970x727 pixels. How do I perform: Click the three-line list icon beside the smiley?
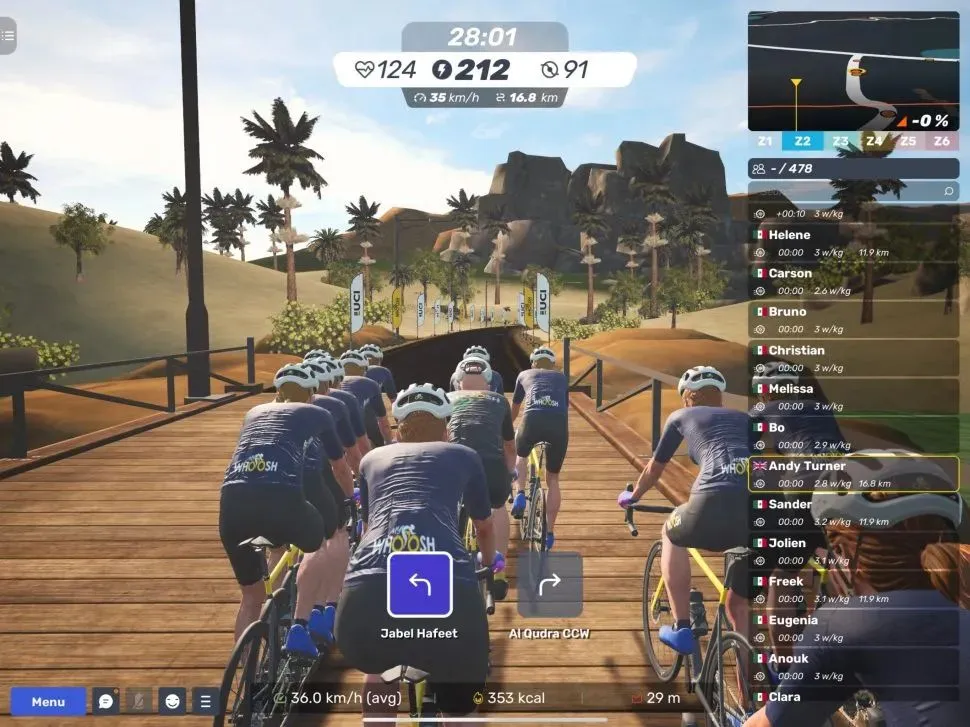pyautogui.click(x=206, y=701)
